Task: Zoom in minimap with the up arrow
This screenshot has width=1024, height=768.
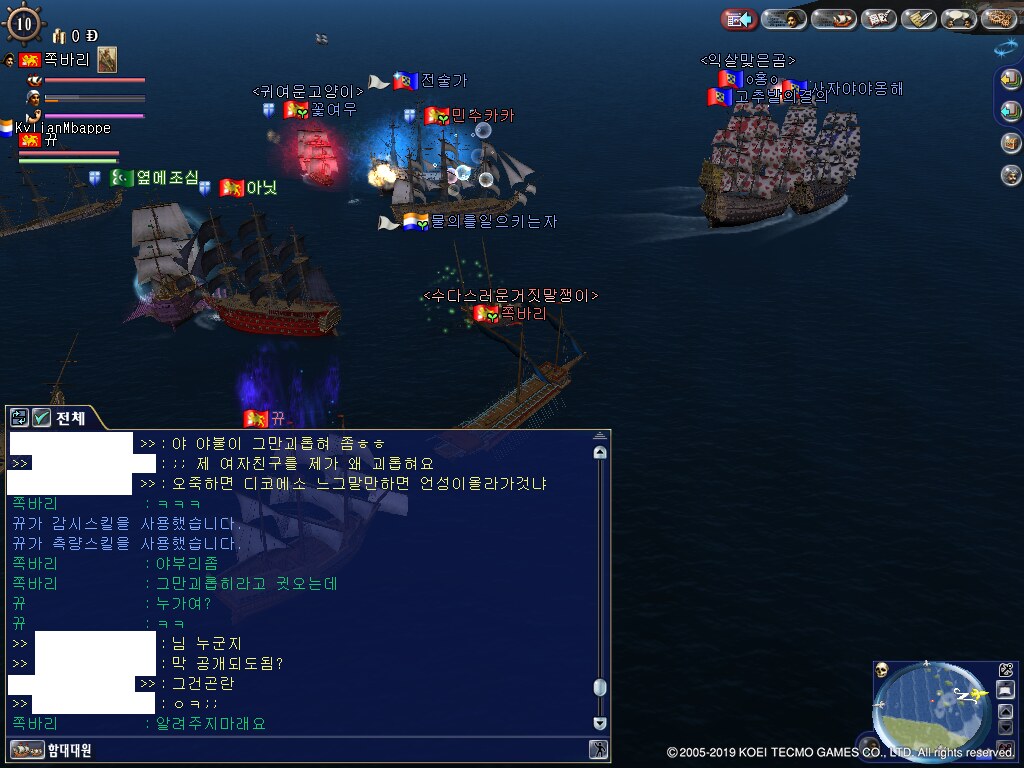Action: click(1006, 711)
